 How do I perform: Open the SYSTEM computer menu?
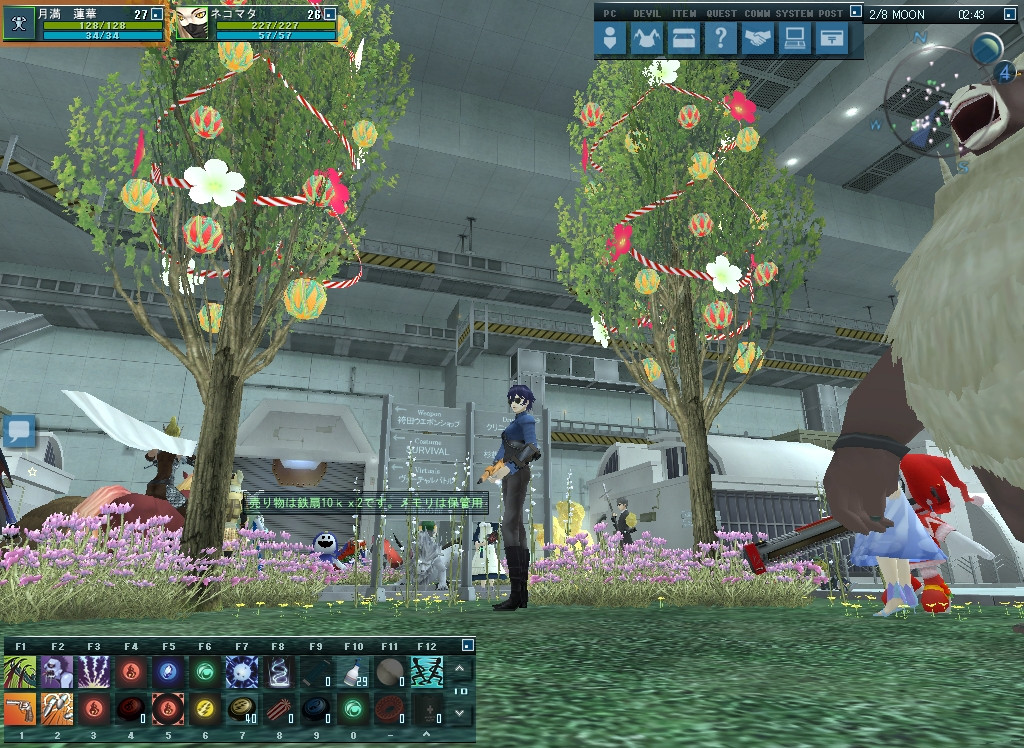(x=794, y=39)
